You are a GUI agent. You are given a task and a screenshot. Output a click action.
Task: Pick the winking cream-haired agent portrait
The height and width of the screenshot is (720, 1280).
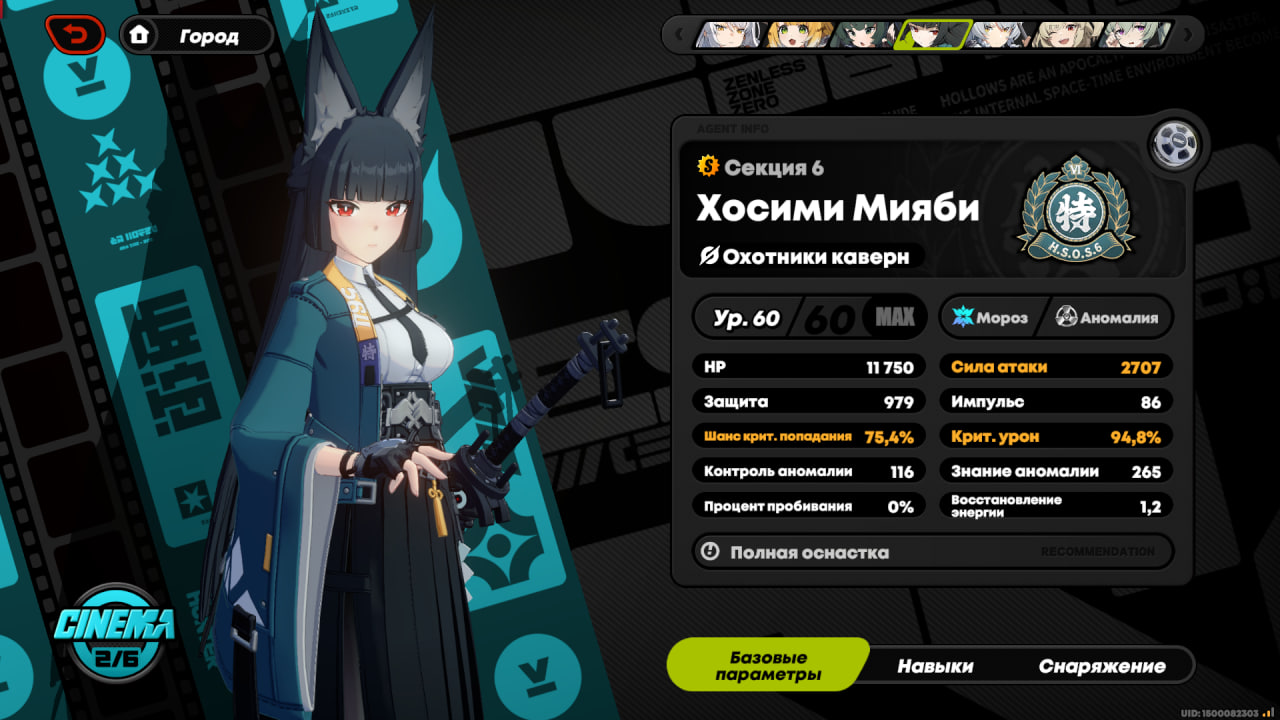pyautogui.click(x=1067, y=35)
